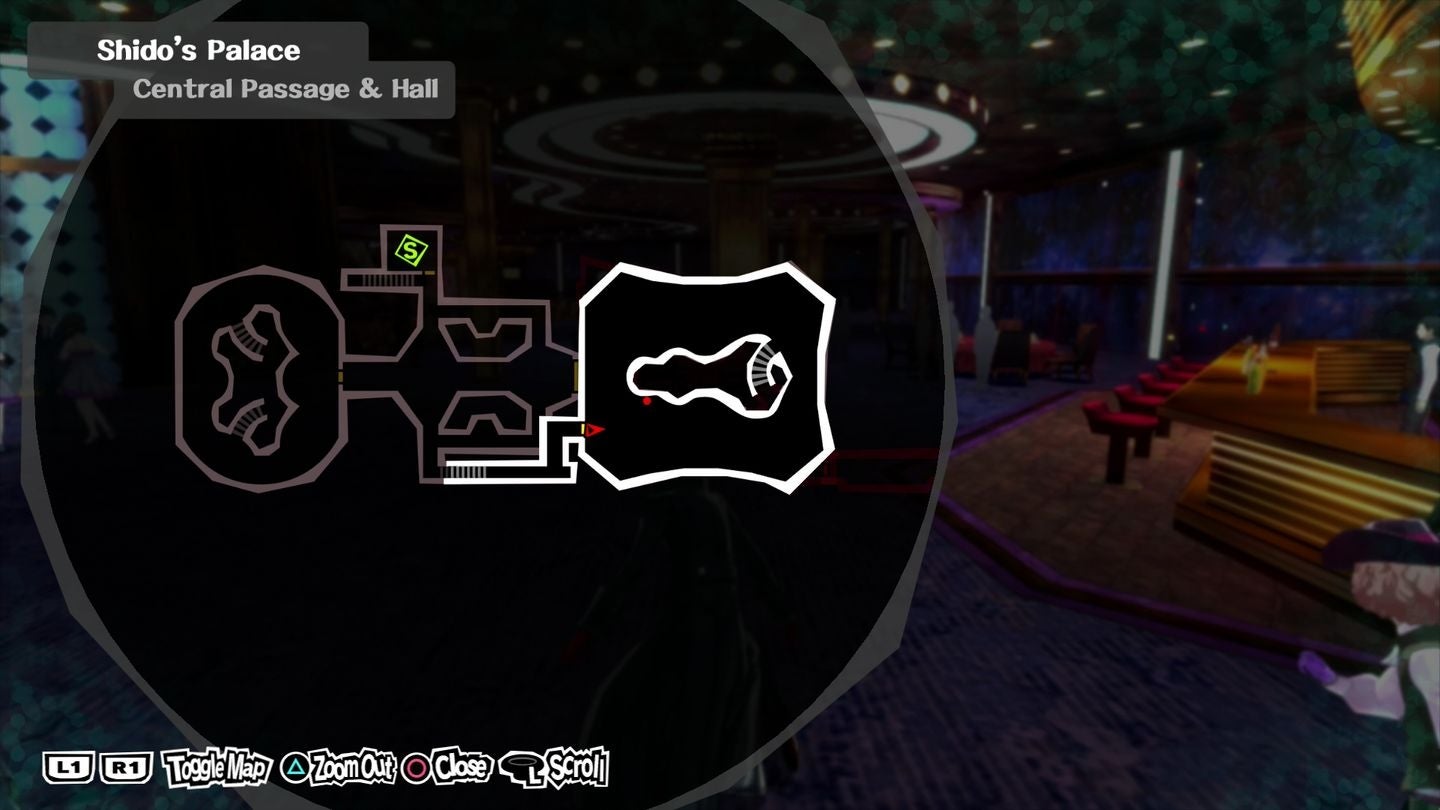Click the left analog stick icon
Image resolution: width=1440 pixels, height=810 pixels.
[x=523, y=768]
